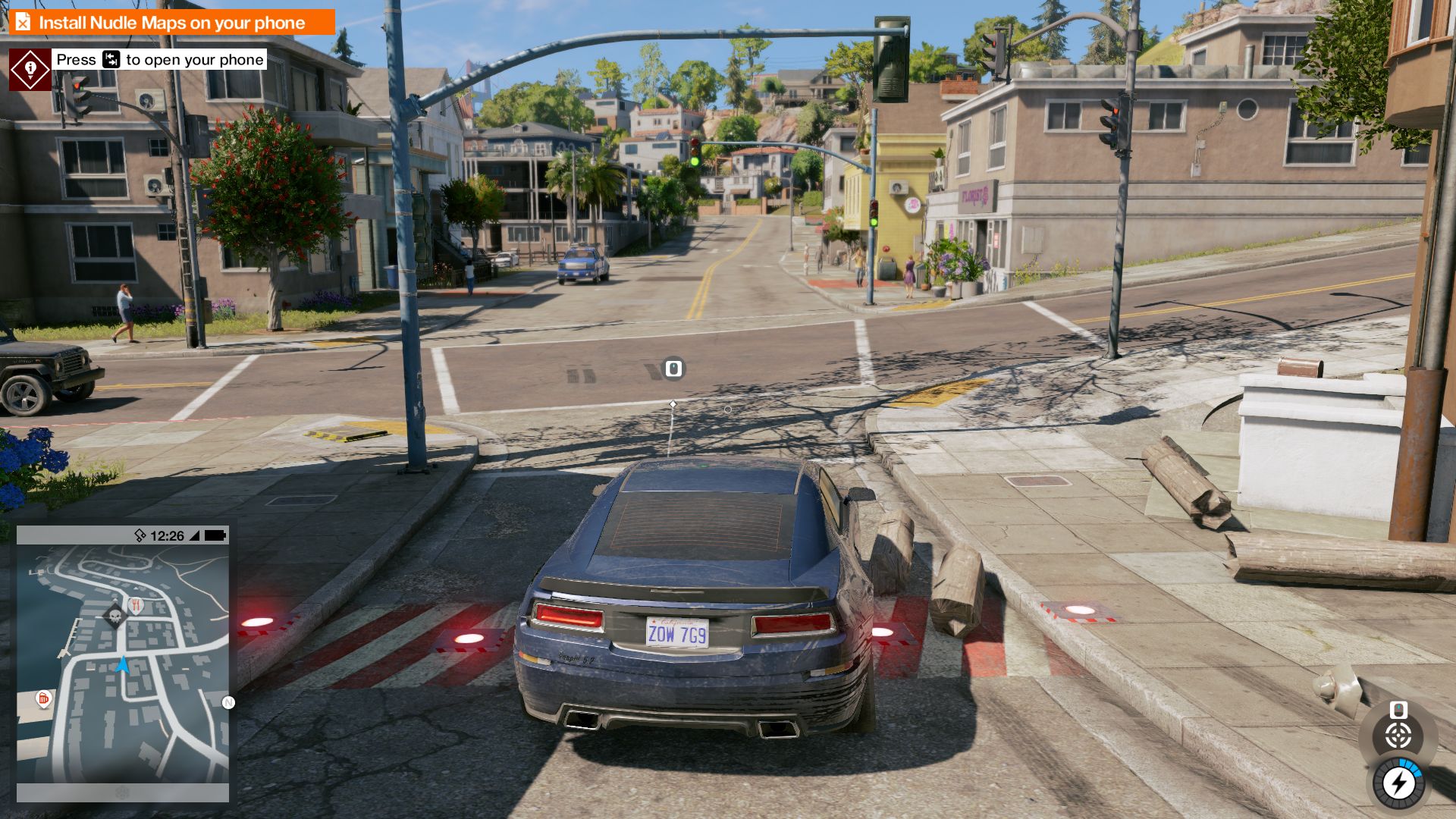Activate the crosshair targeting icon
Image resolution: width=1456 pixels, height=819 pixels.
coord(1398,735)
